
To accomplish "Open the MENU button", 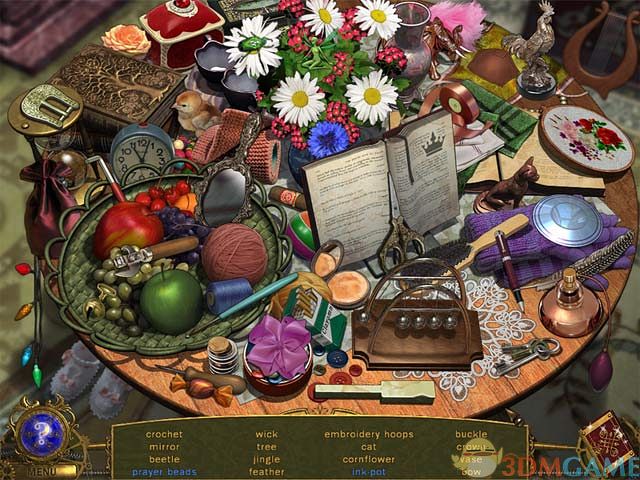I will coord(42,470).
